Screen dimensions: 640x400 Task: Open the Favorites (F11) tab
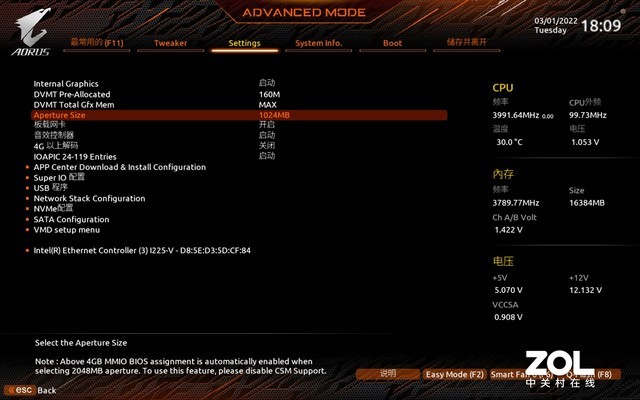(96, 43)
